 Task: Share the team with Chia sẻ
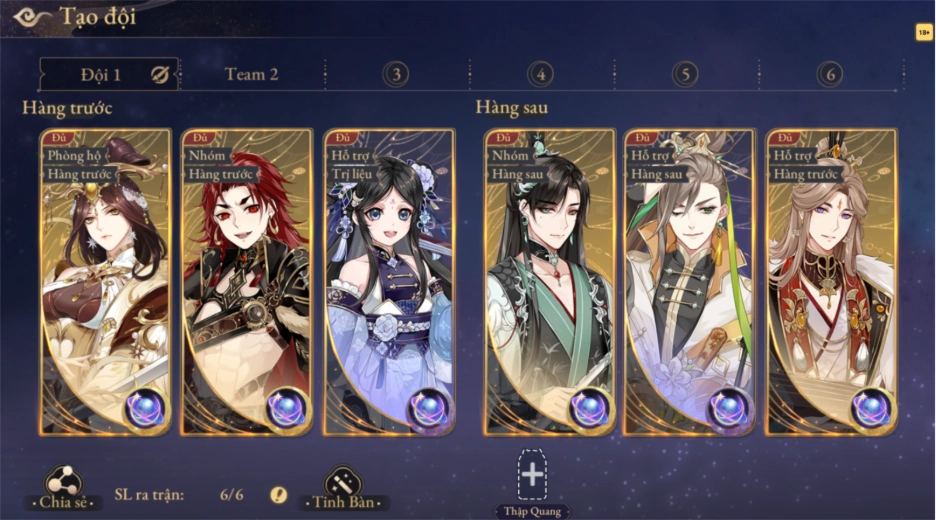64,486
